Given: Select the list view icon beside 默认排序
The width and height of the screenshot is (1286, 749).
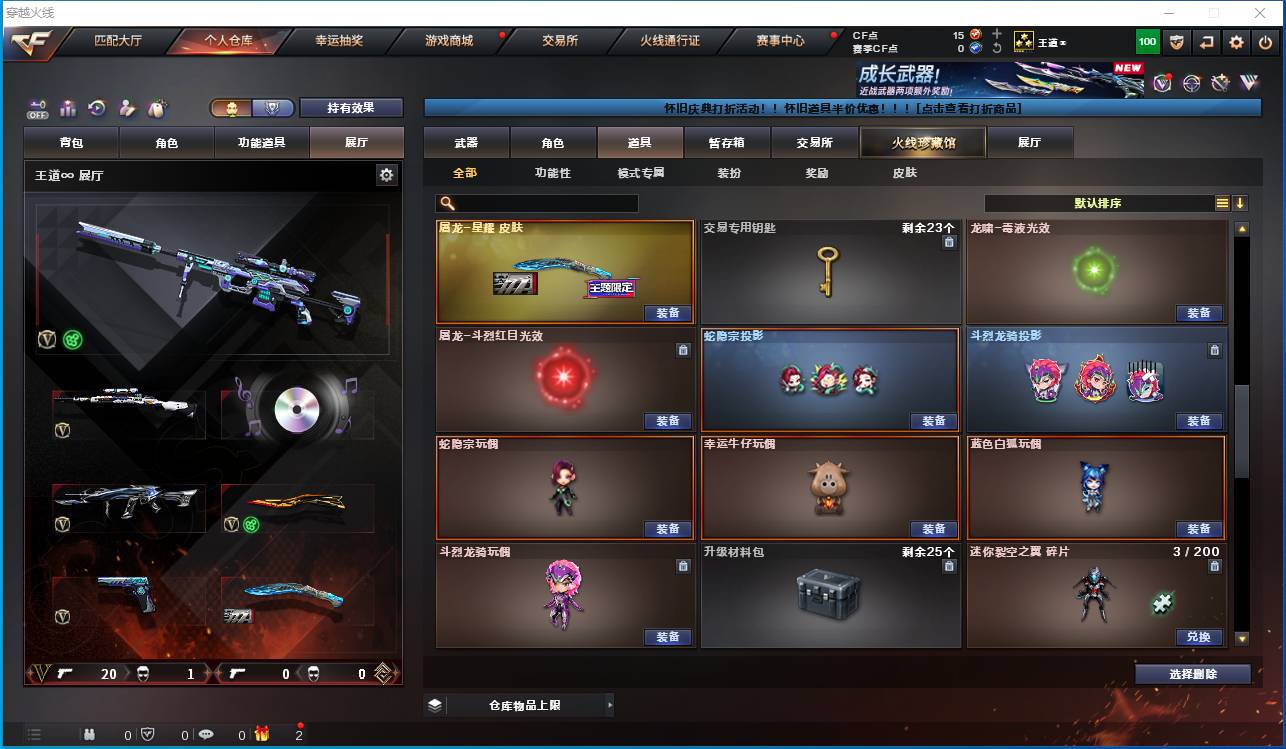Looking at the screenshot, I should [x=1221, y=202].
